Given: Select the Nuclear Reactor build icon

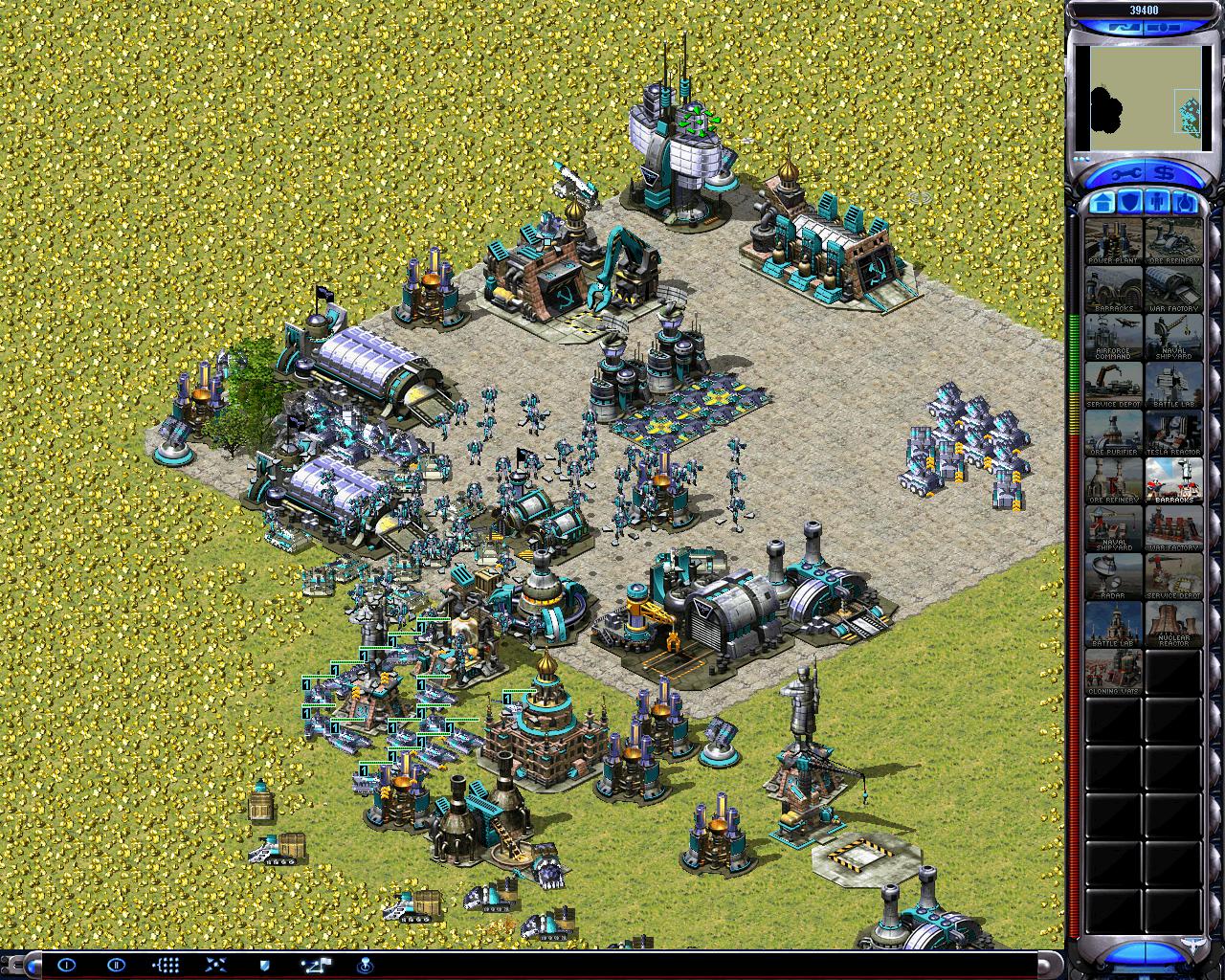Looking at the screenshot, I should pos(1173,623).
